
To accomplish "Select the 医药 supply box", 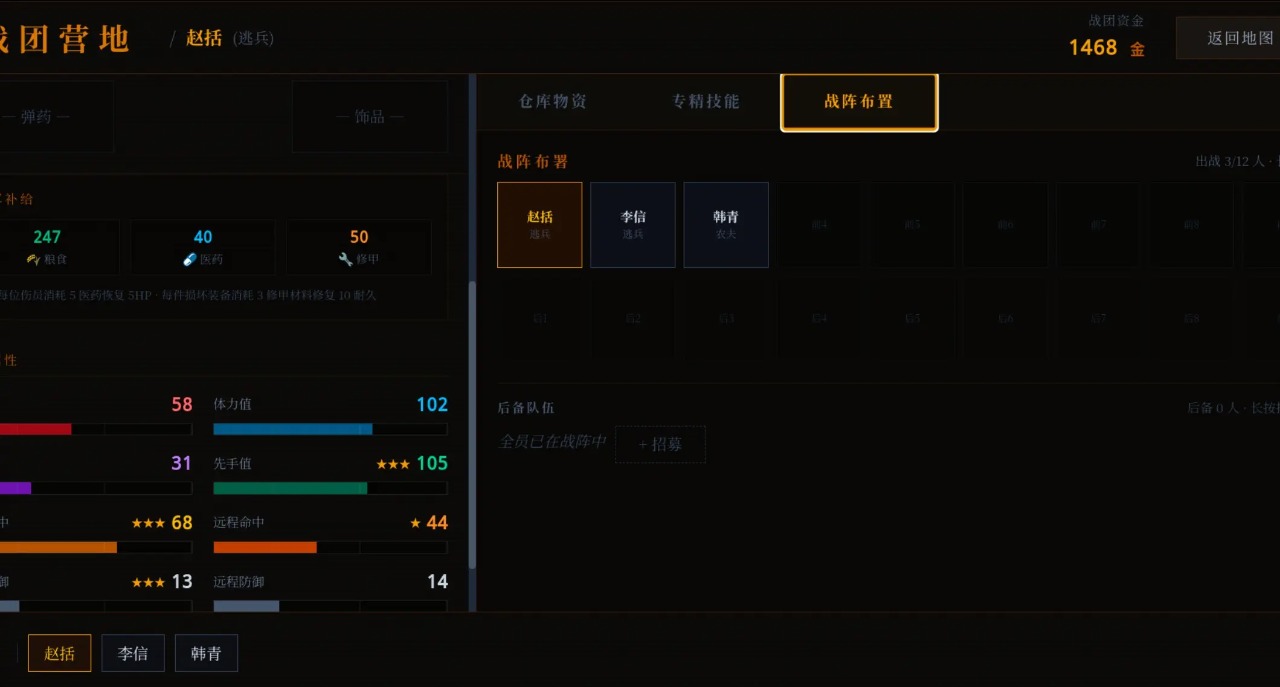I will point(203,247).
